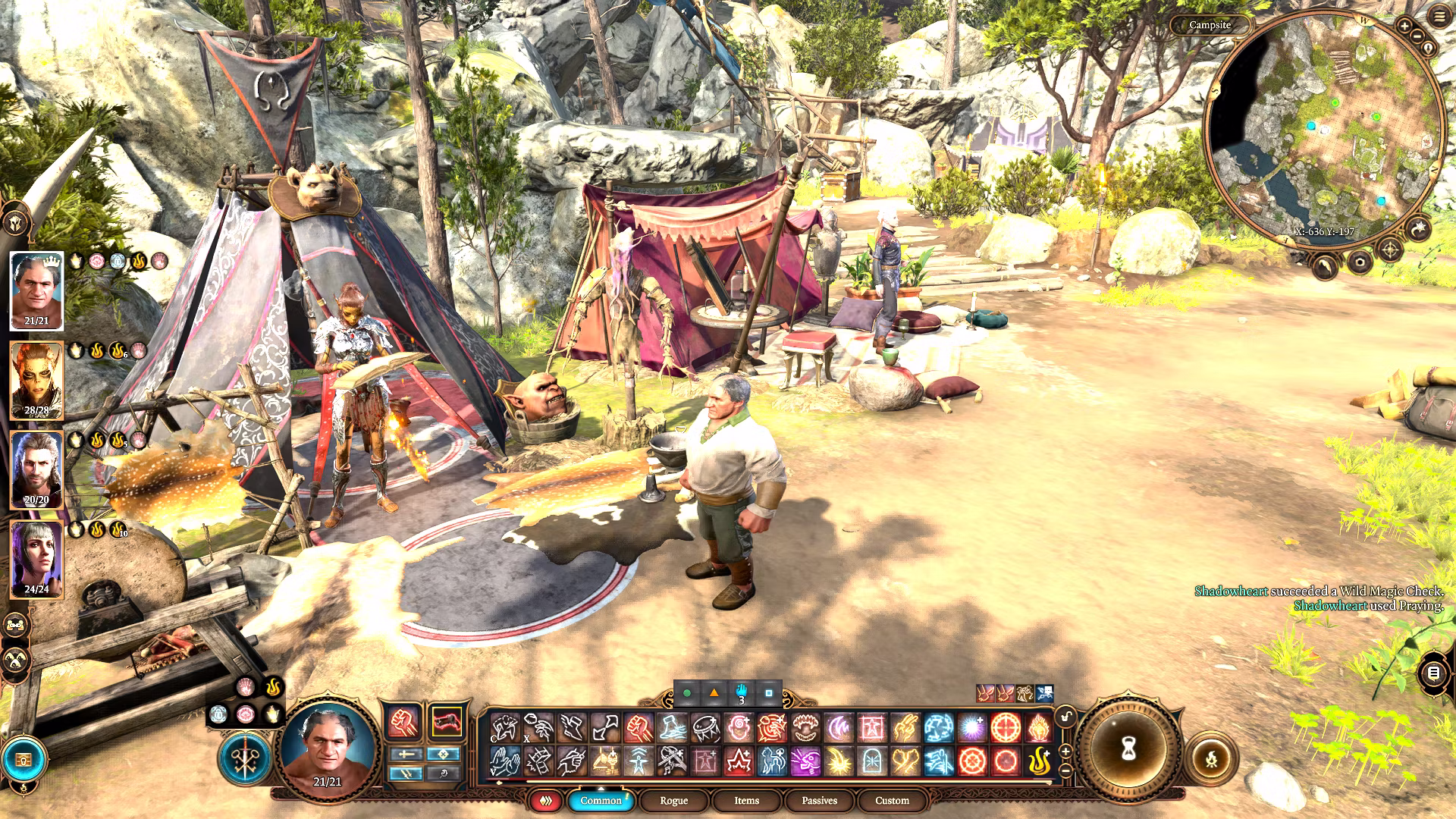The image size is (1456, 819).
Task: Select the Common hotbar tab
Action: point(600,800)
